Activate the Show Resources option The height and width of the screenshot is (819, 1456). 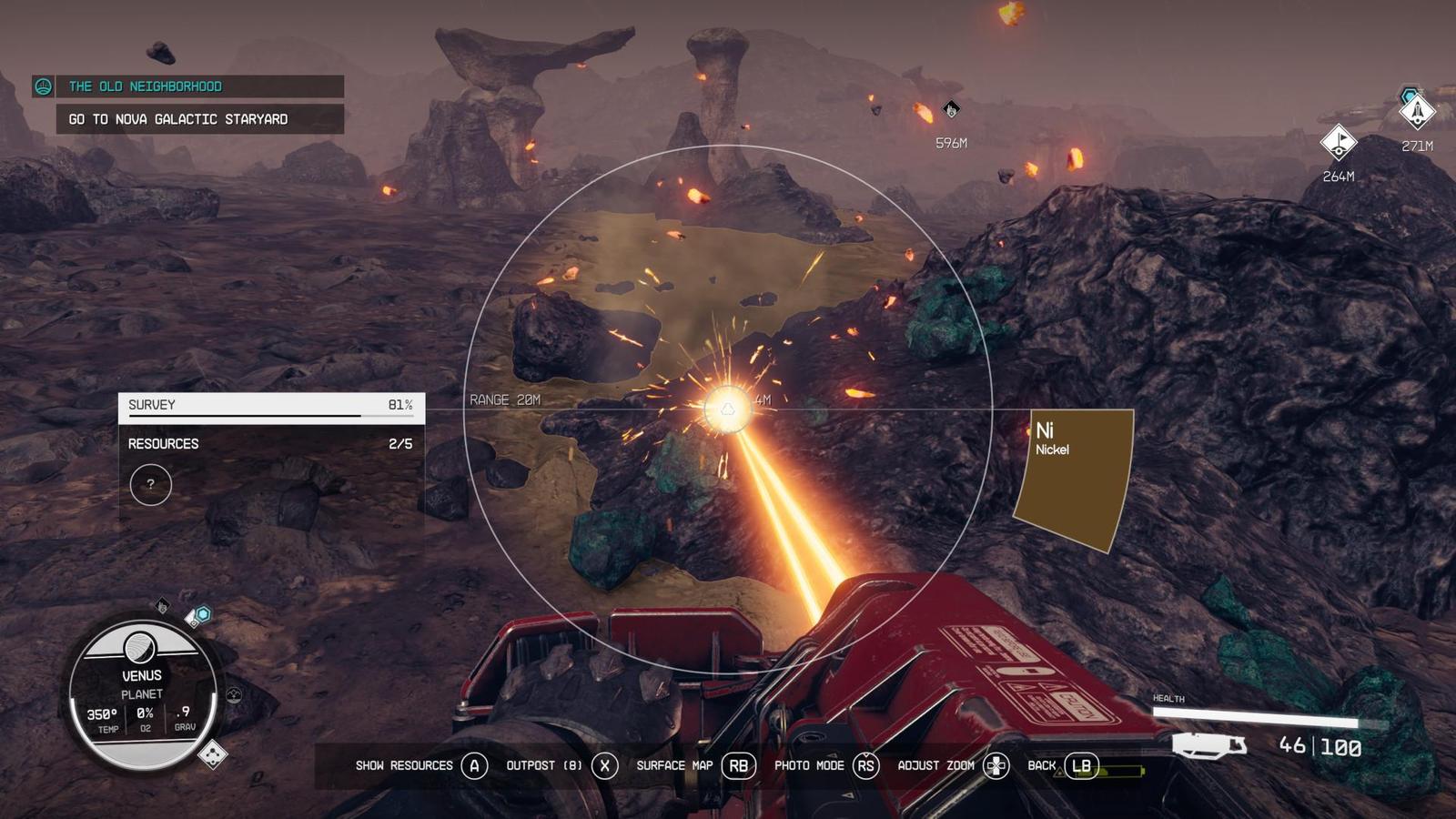(421, 766)
